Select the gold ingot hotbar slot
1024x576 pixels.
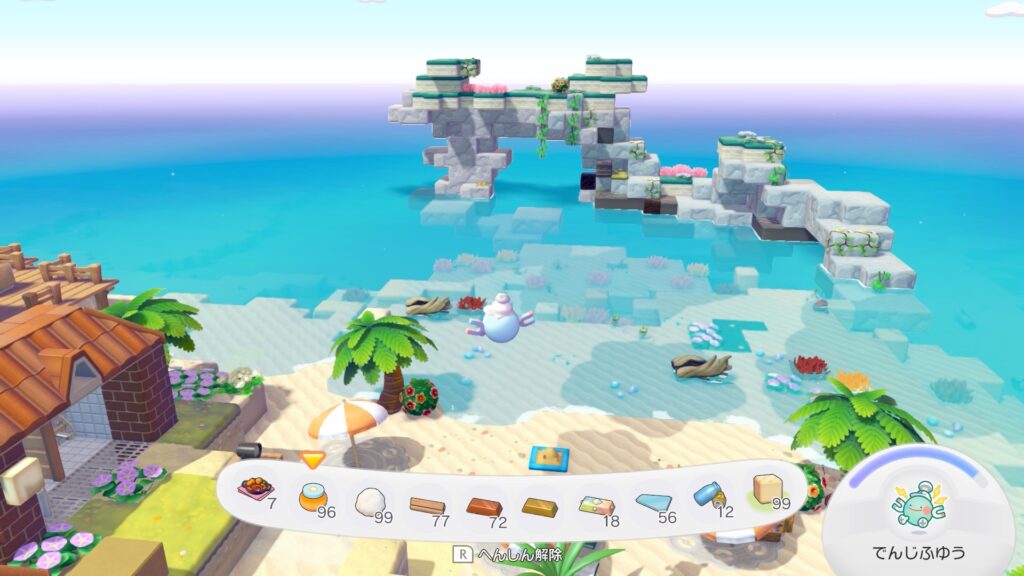pyautogui.click(x=540, y=503)
